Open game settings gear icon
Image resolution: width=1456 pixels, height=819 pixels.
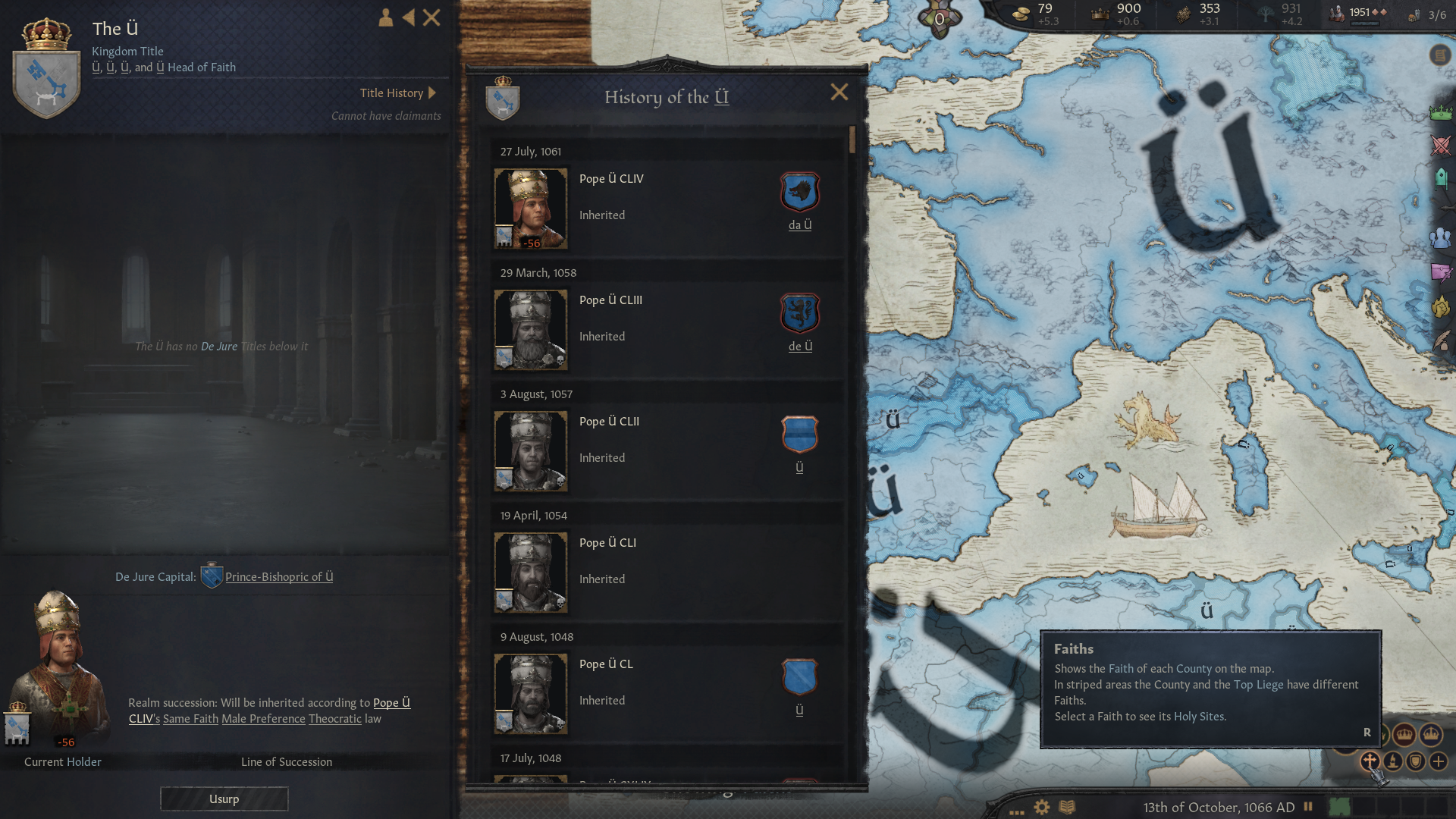[1042, 807]
